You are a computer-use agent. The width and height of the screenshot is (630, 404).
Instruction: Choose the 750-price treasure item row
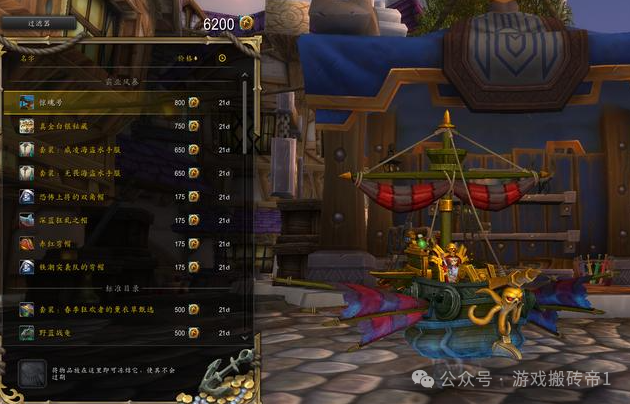(x=120, y=126)
